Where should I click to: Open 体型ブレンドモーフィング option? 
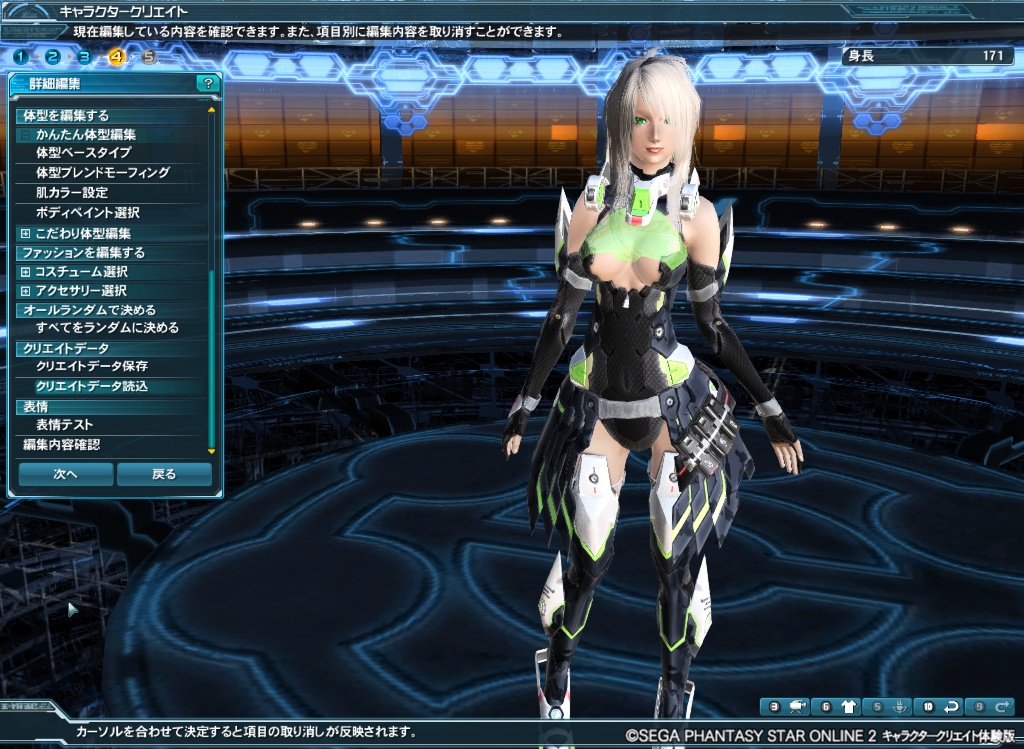click(x=103, y=173)
